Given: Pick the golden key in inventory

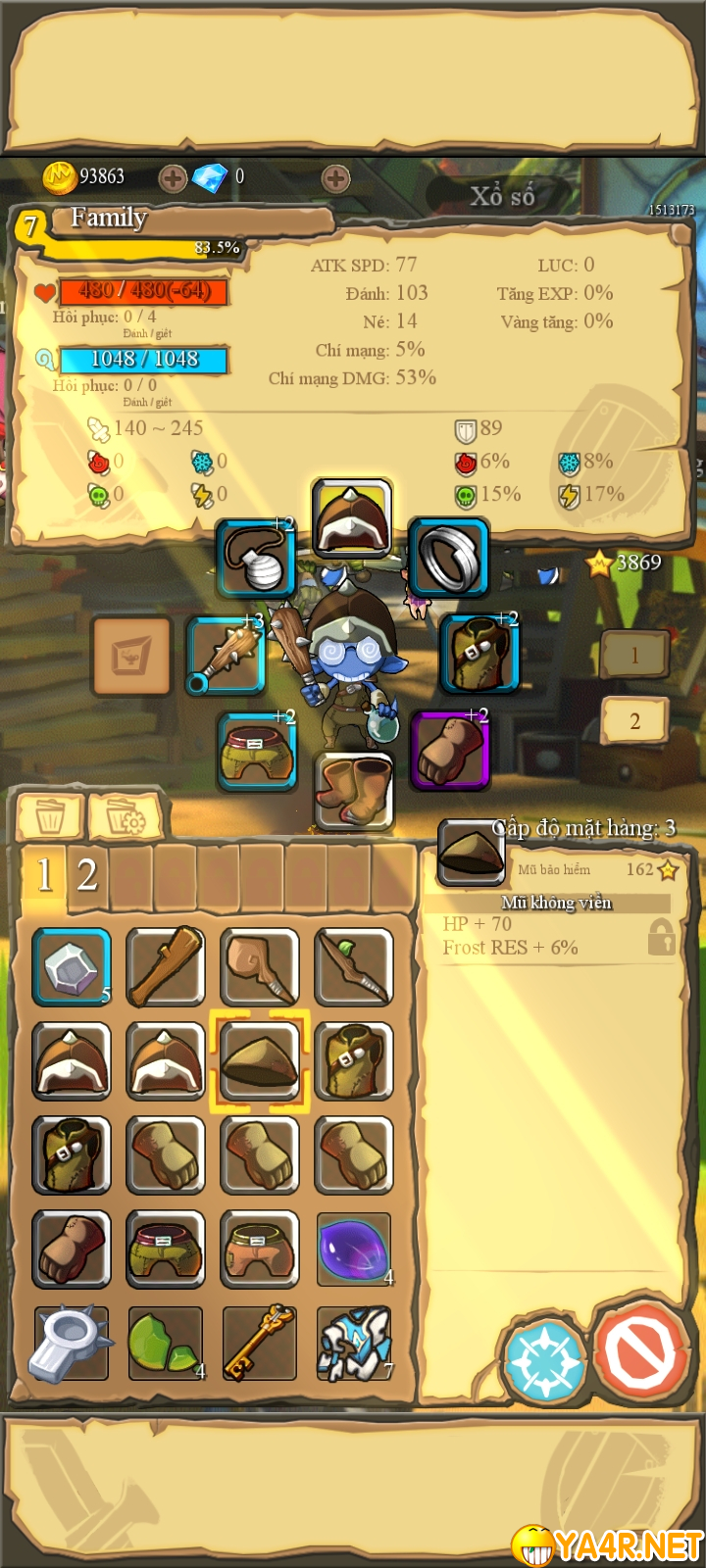Looking at the screenshot, I should [259, 1343].
